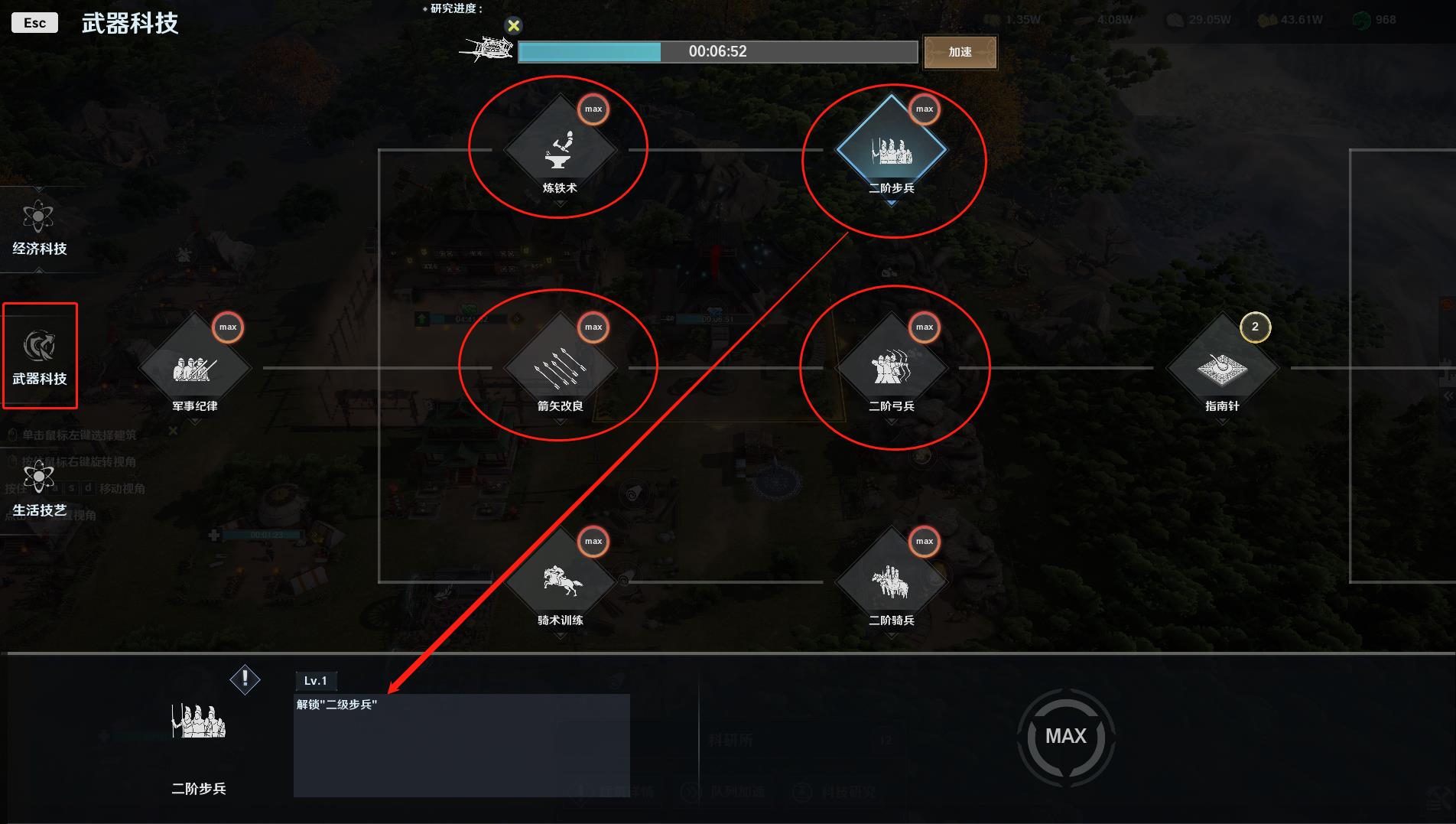
Task: Select the 骑术训练 technology node
Action: (560, 582)
